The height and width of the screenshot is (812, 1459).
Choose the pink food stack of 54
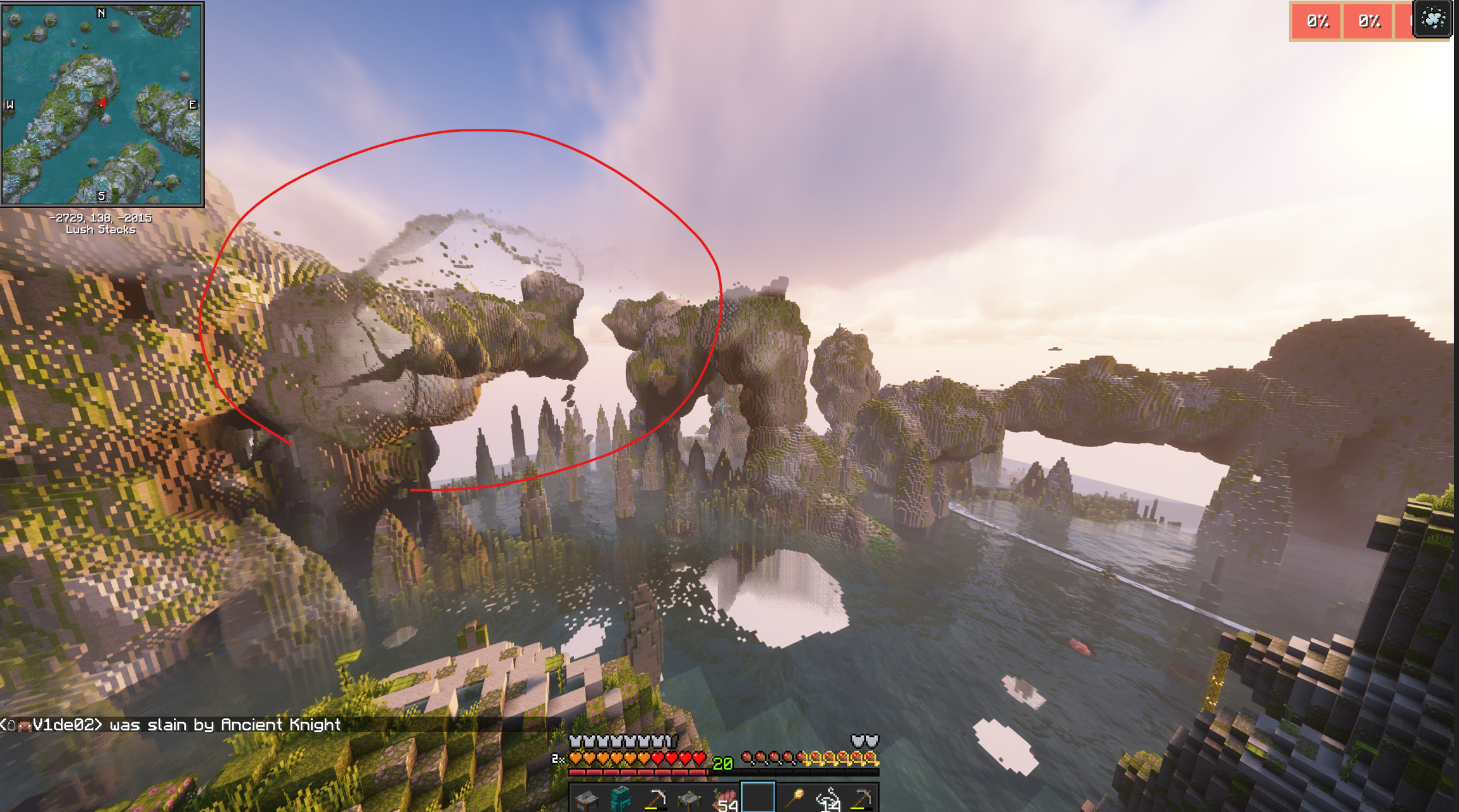(x=724, y=799)
